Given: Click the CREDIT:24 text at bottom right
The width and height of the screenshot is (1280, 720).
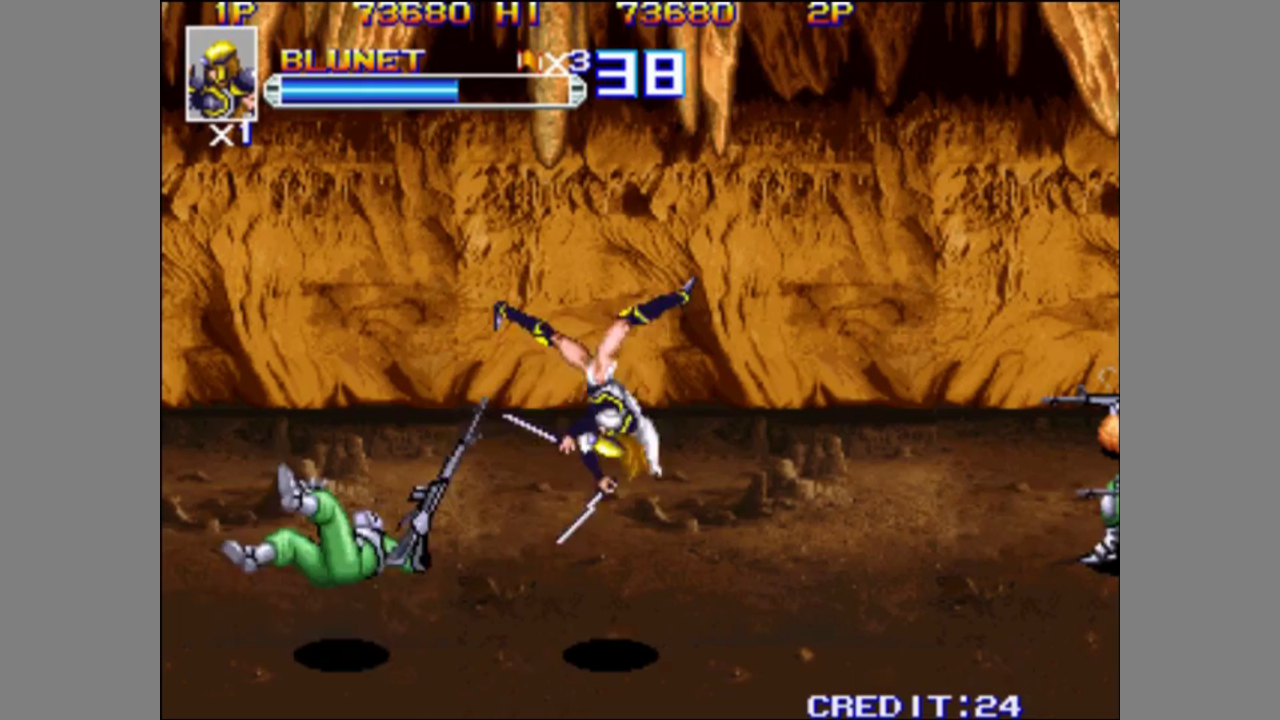Looking at the screenshot, I should point(913,703).
